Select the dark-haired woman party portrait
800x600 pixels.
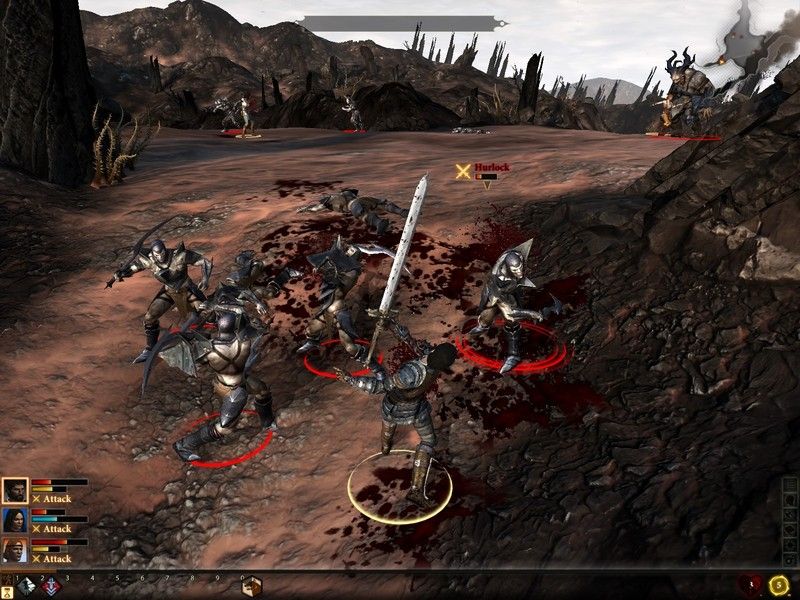(x=15, y=520)
